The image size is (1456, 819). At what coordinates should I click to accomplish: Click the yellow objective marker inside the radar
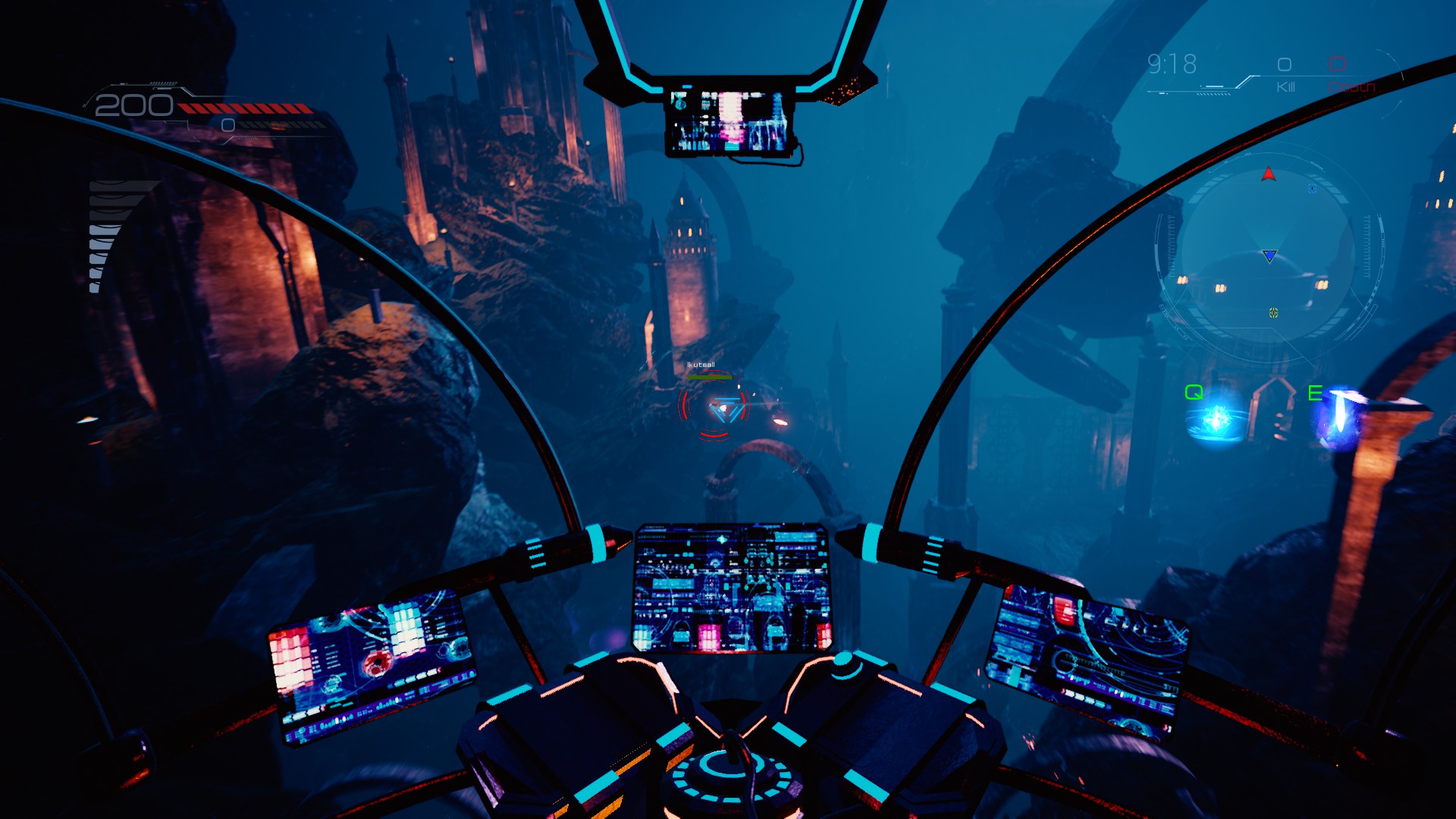pos(1273,312)
